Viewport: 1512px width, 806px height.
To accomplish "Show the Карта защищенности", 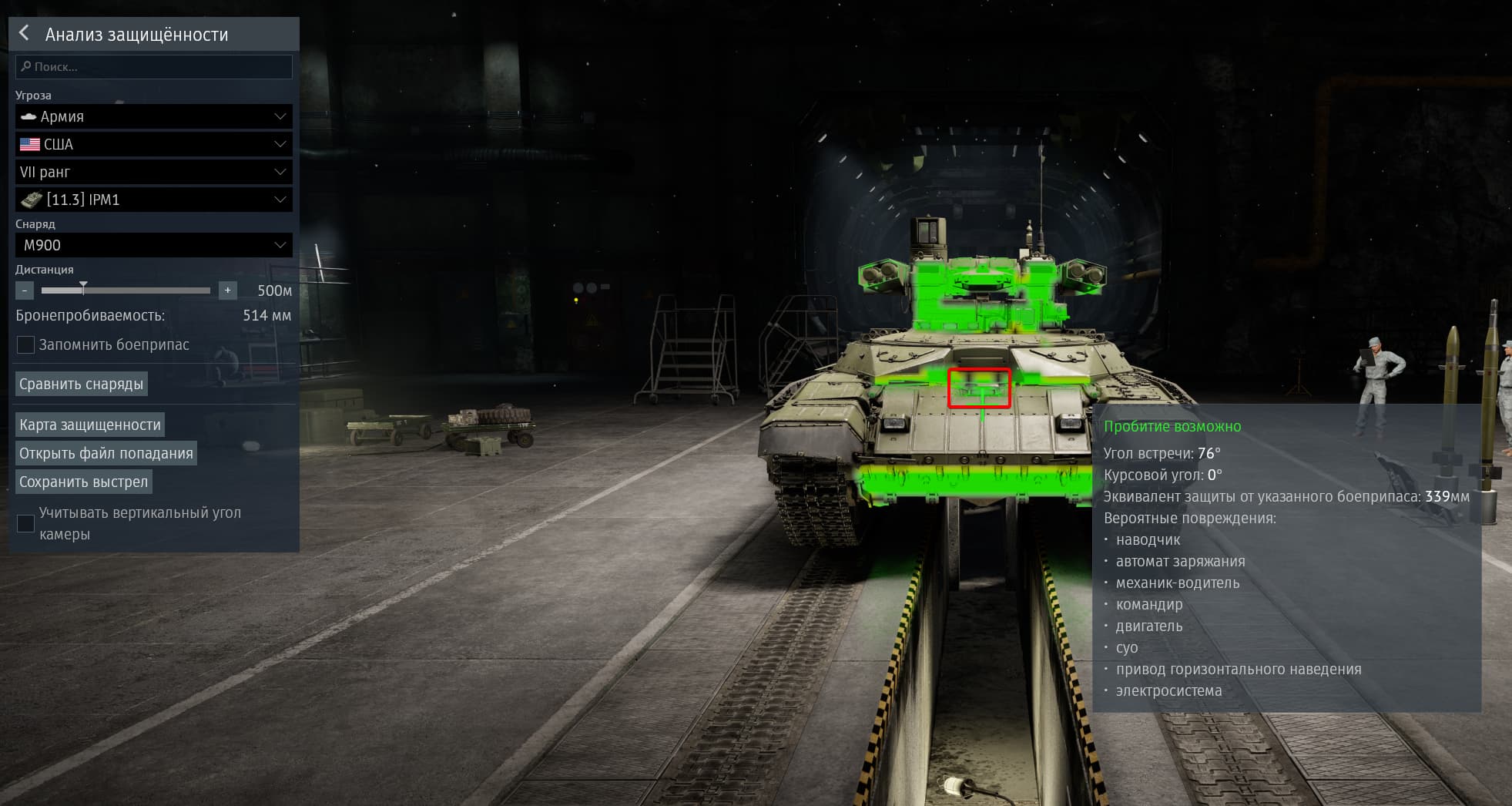I will click(x=90, y=425).
